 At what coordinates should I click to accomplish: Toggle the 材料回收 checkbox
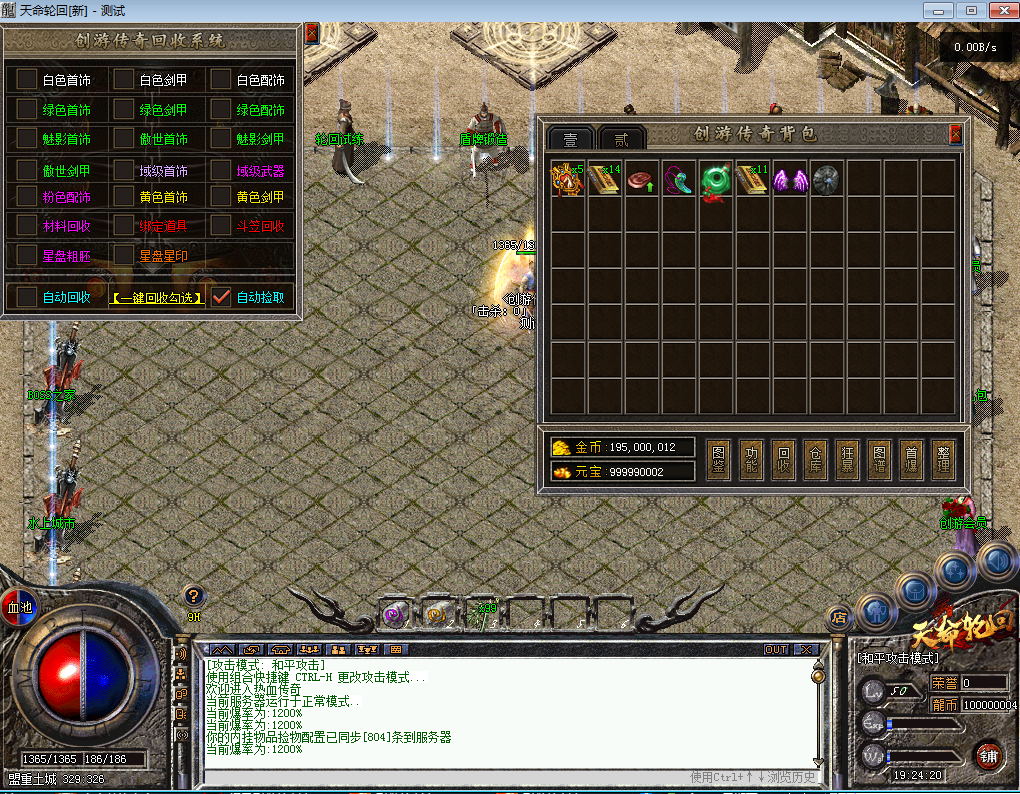click(26, 226)
